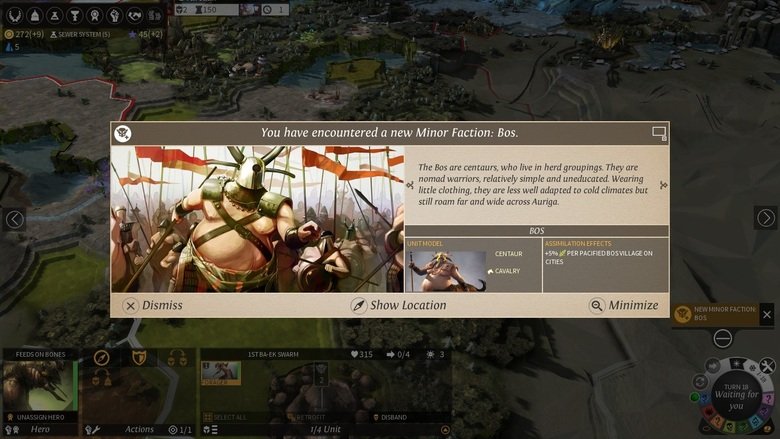The image size is (780, 439).
Task: Go to the previous notification with left arrow
Action: point(14,219)
